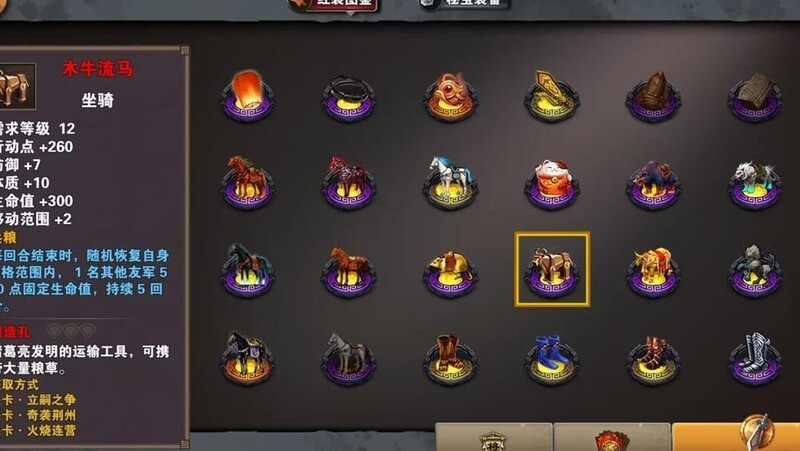Choose the grey horse mount
This screenshot has height=451, width=800.
(348, 357)
